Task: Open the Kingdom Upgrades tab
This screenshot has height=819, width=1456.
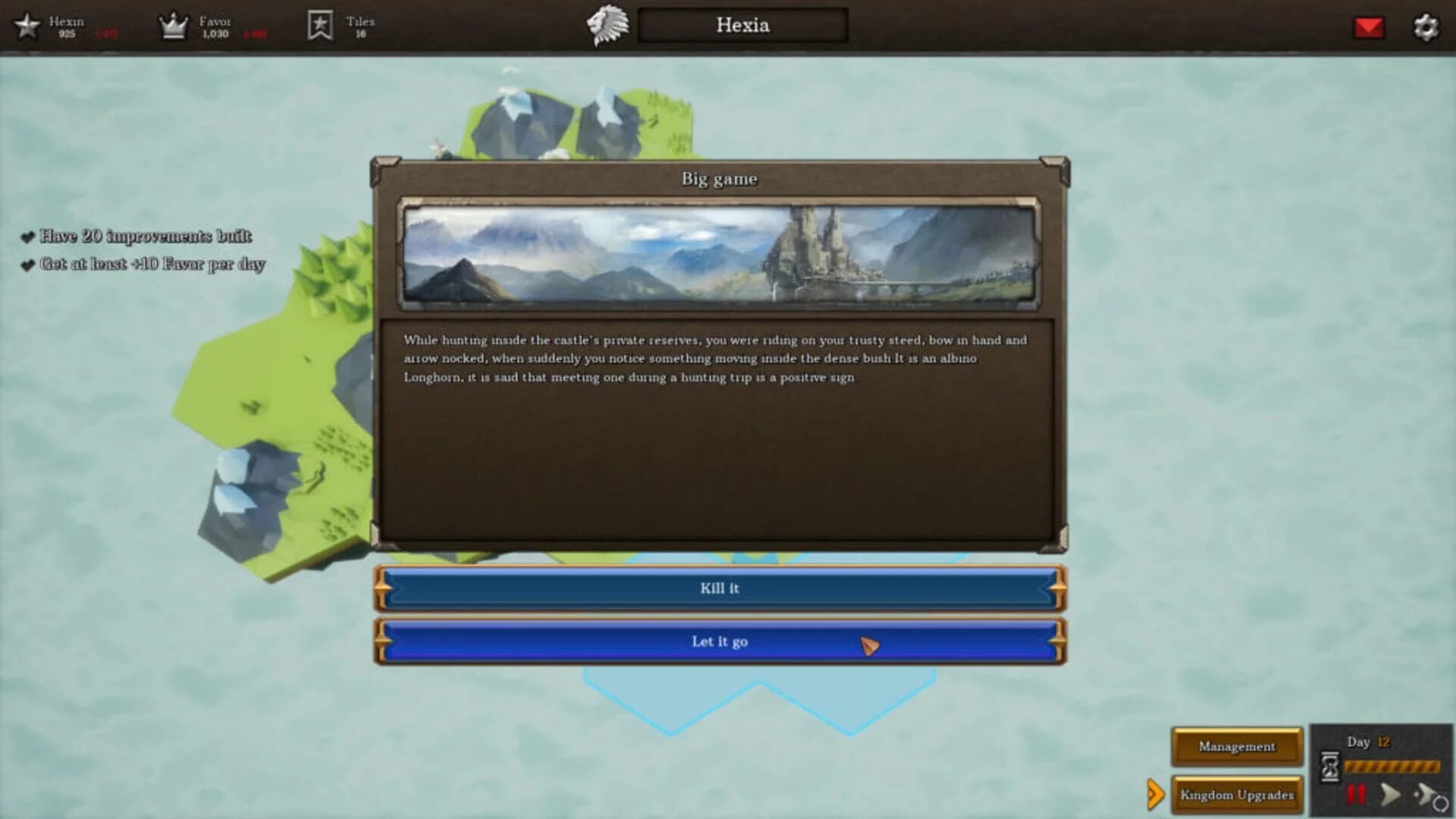Action: 1236,795
